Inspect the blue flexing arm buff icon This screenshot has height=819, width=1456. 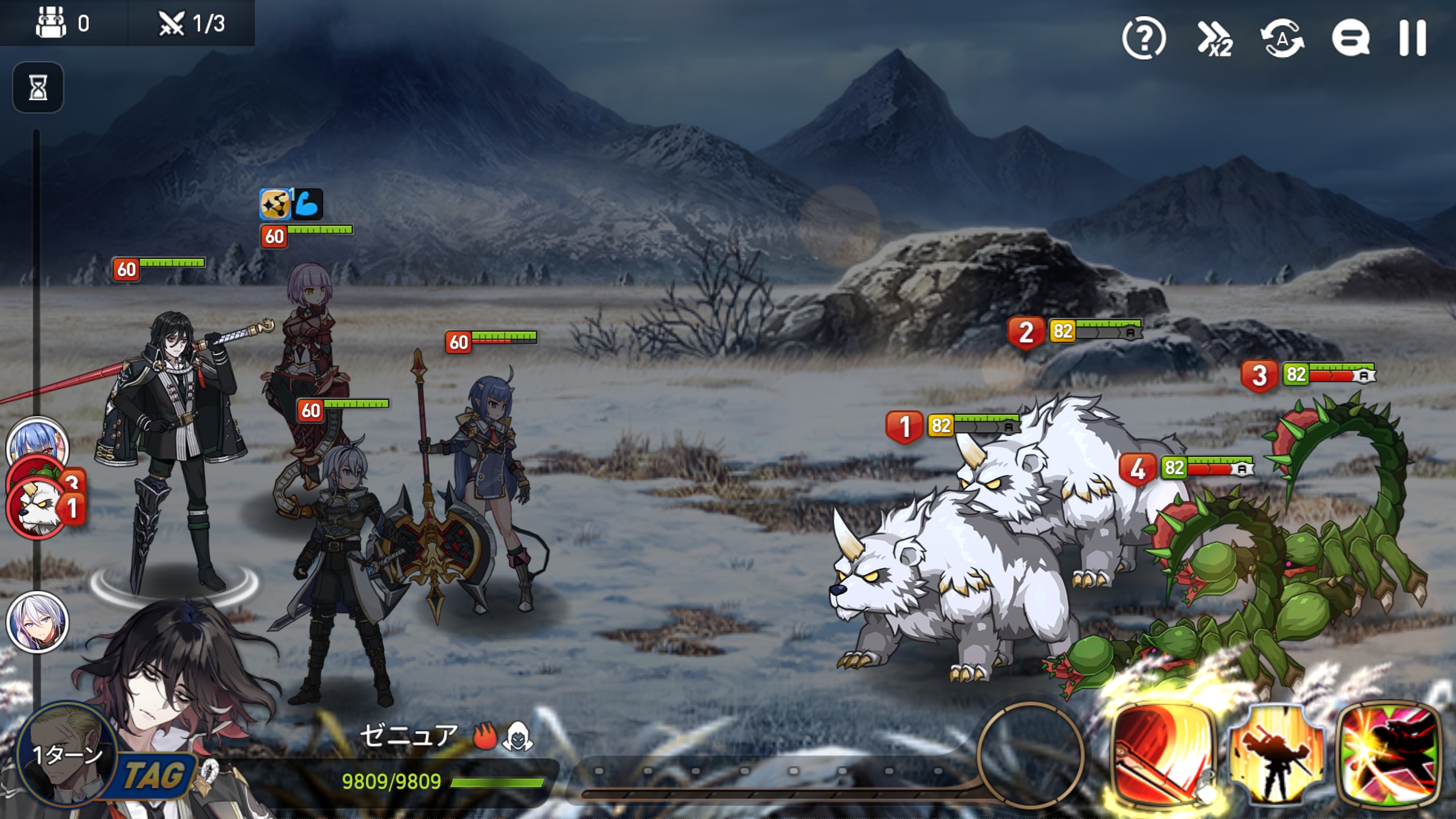[308, 204]
